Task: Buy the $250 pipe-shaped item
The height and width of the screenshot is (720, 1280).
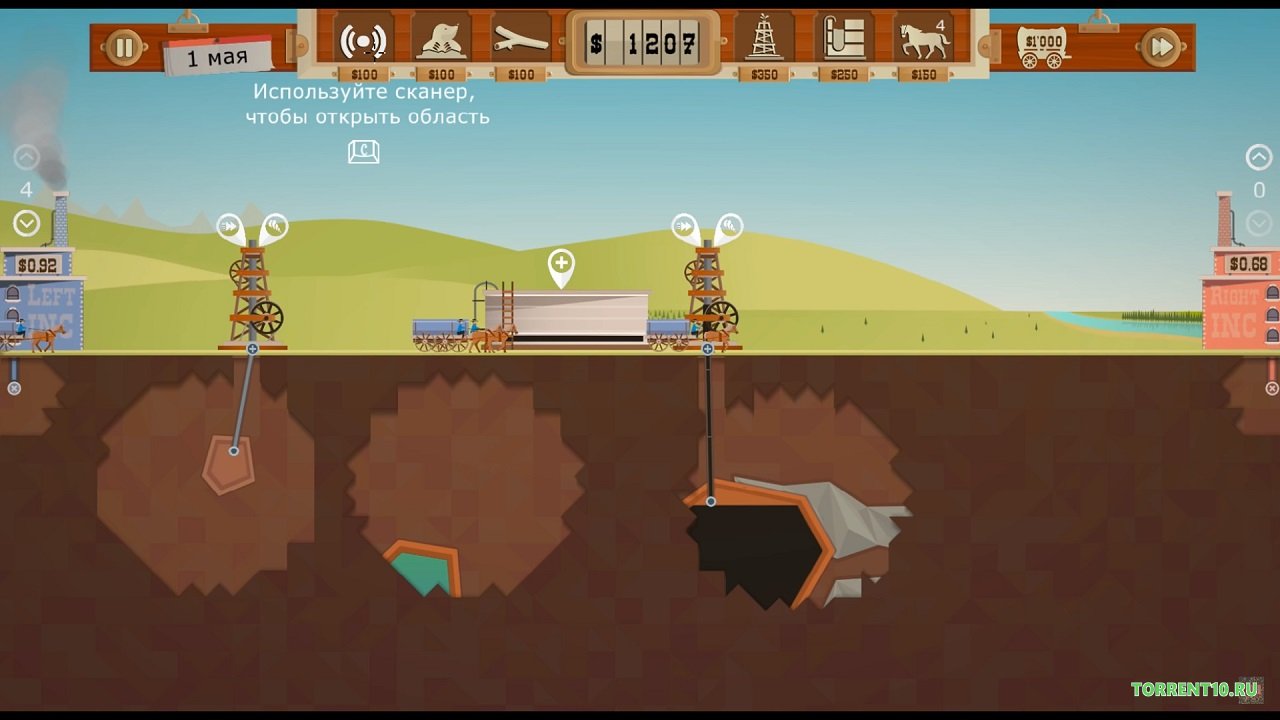Action: [843, 42]
